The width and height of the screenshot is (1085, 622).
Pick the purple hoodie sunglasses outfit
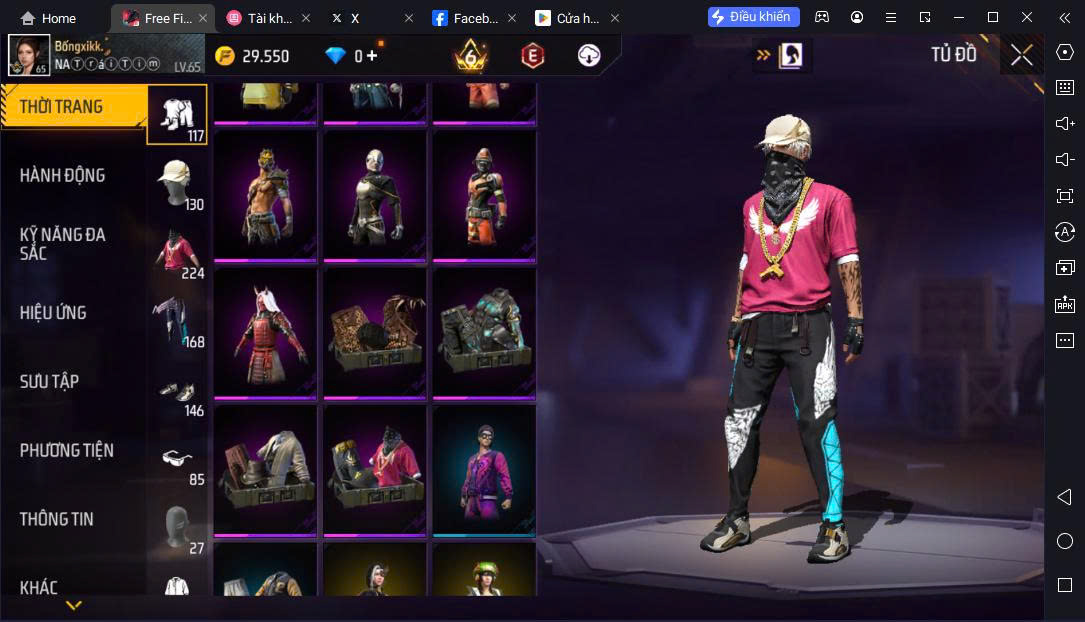[484, 468]
